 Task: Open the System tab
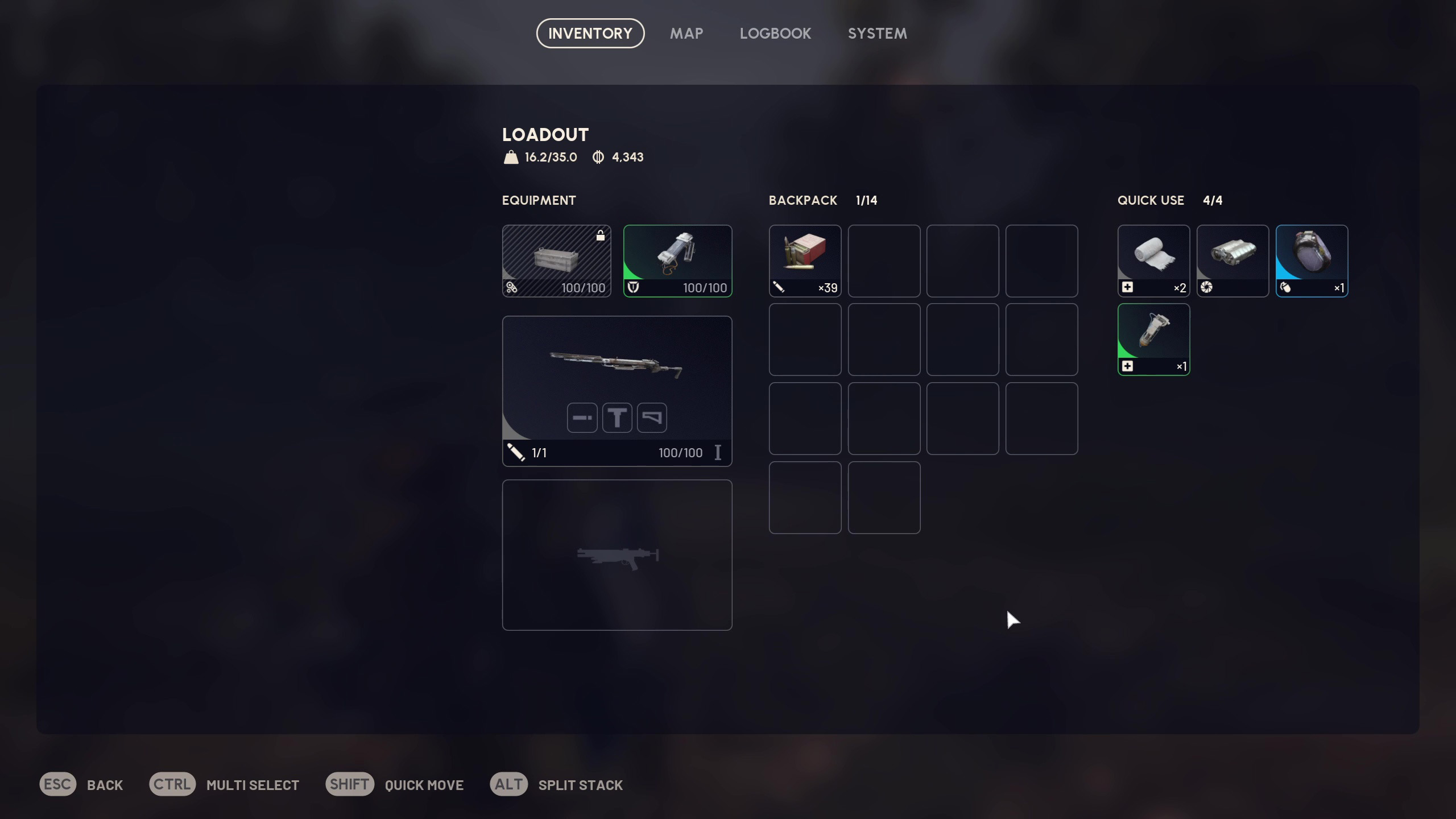(877, 34)
